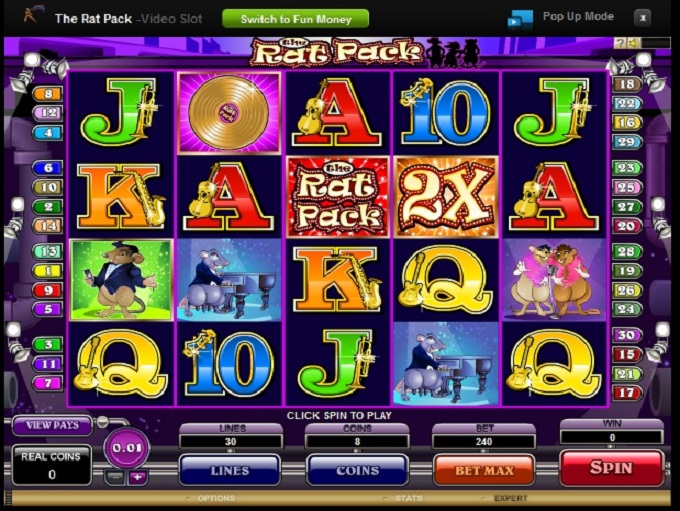Select payline number 23 marker
The height and width of the screenshot is (511, 680).
pyautogui.click(x=627, y=169)
